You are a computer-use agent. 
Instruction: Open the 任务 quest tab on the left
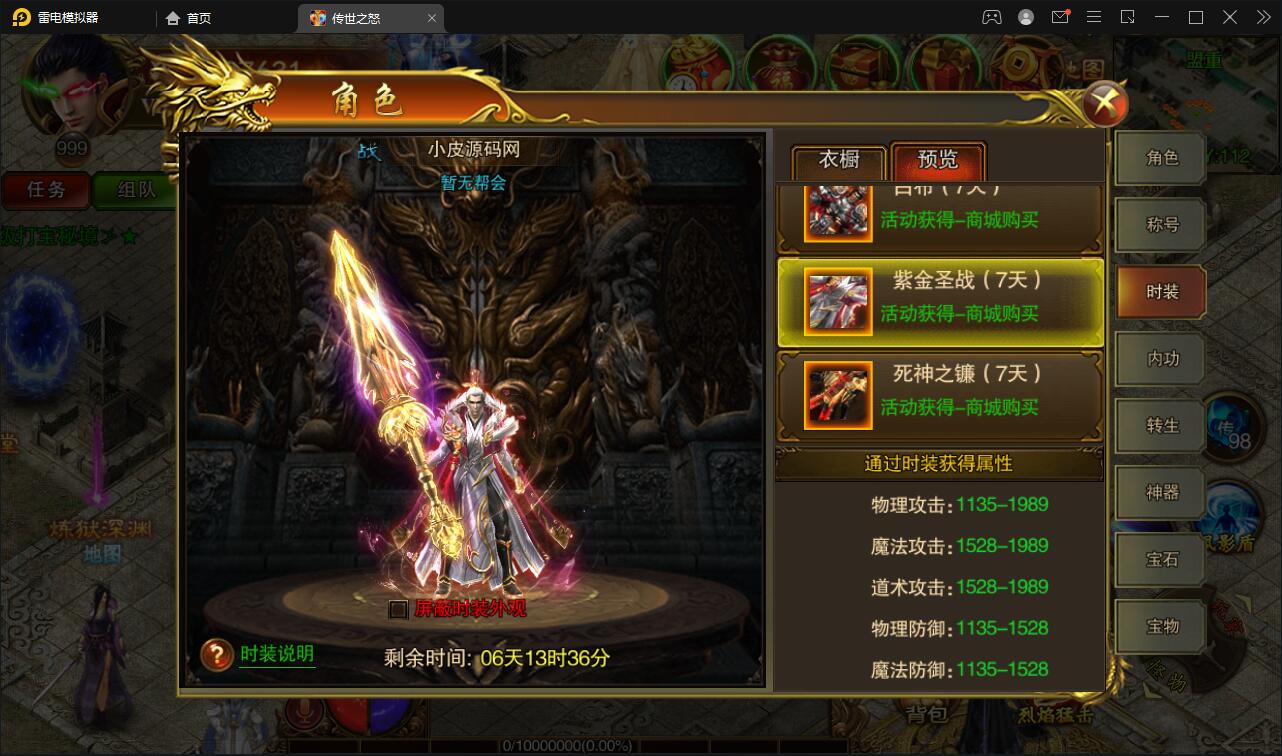tap(45, 190)
